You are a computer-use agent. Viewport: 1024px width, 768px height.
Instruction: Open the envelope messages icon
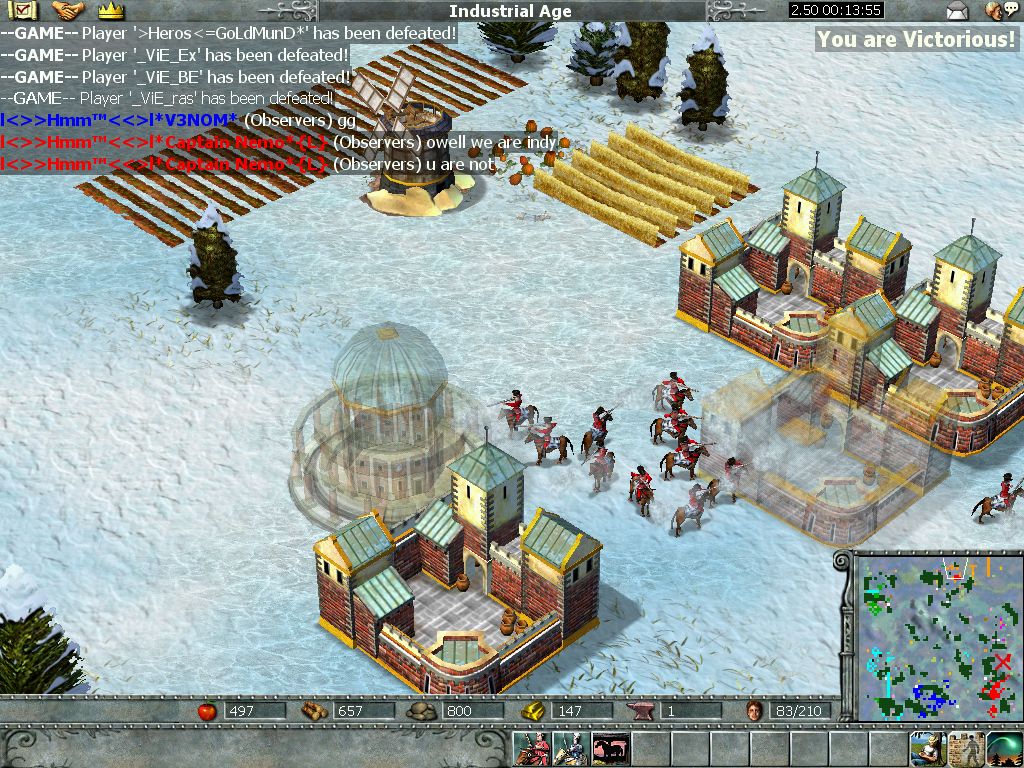click(957, 11)
